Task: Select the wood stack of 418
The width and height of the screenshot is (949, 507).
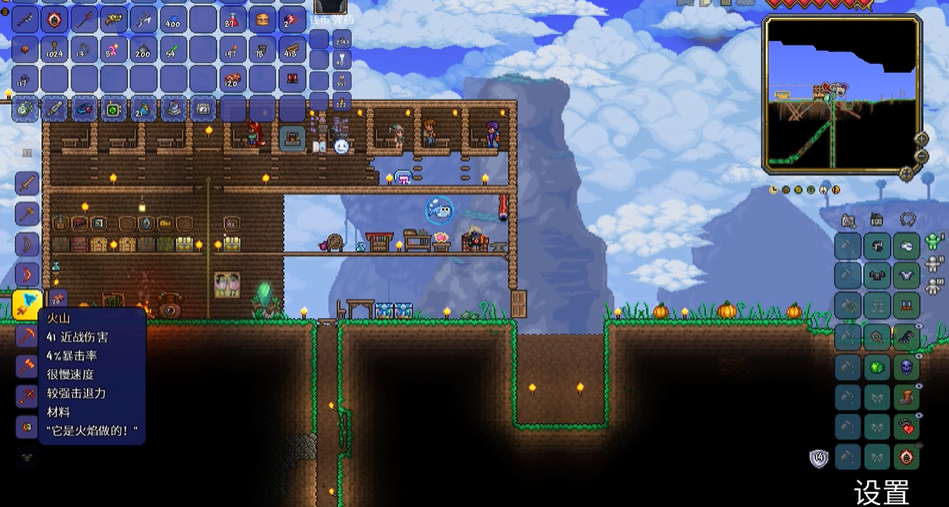Action: 291,49
